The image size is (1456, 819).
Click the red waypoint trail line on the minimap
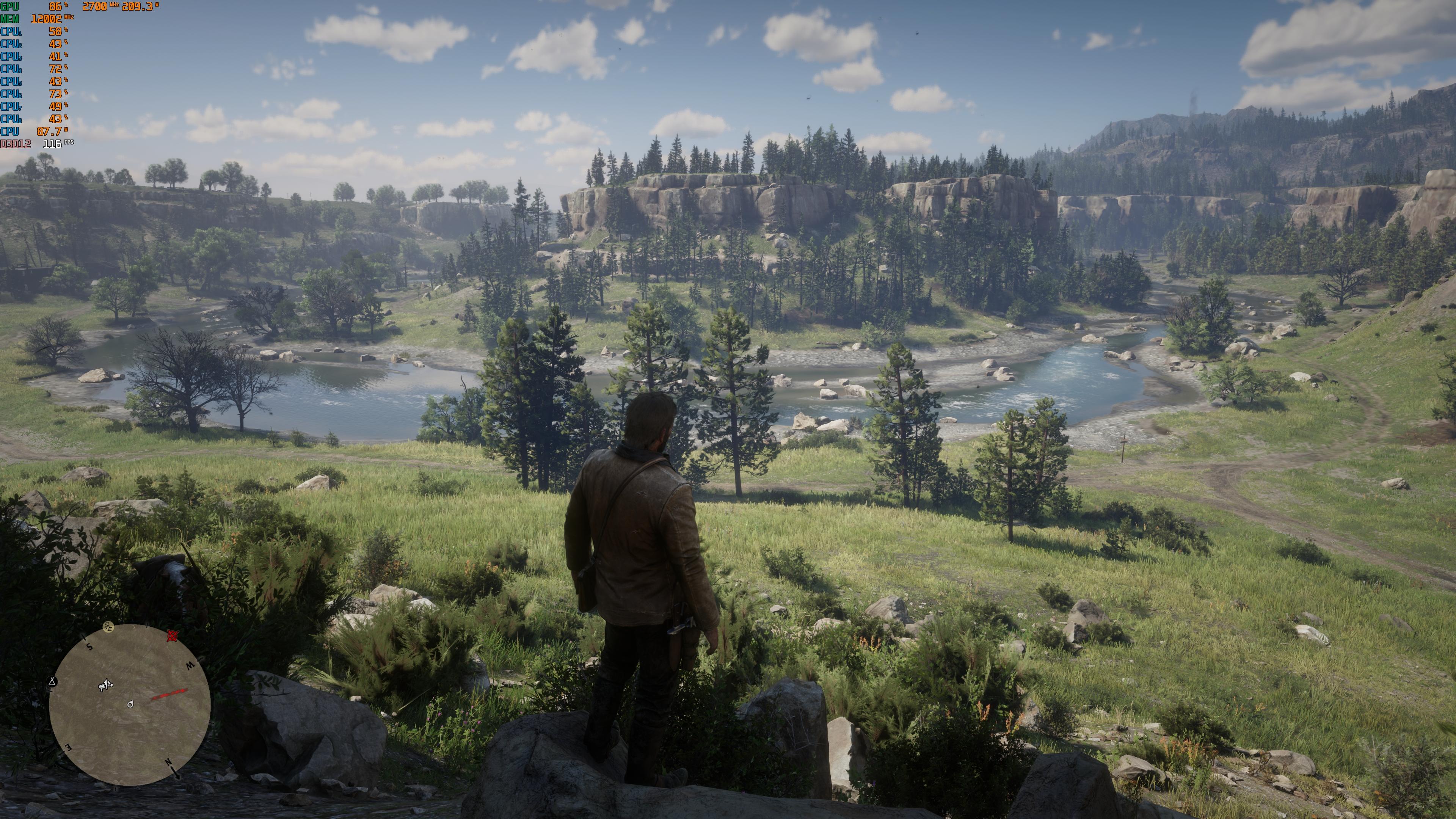(x=168, y=693)
